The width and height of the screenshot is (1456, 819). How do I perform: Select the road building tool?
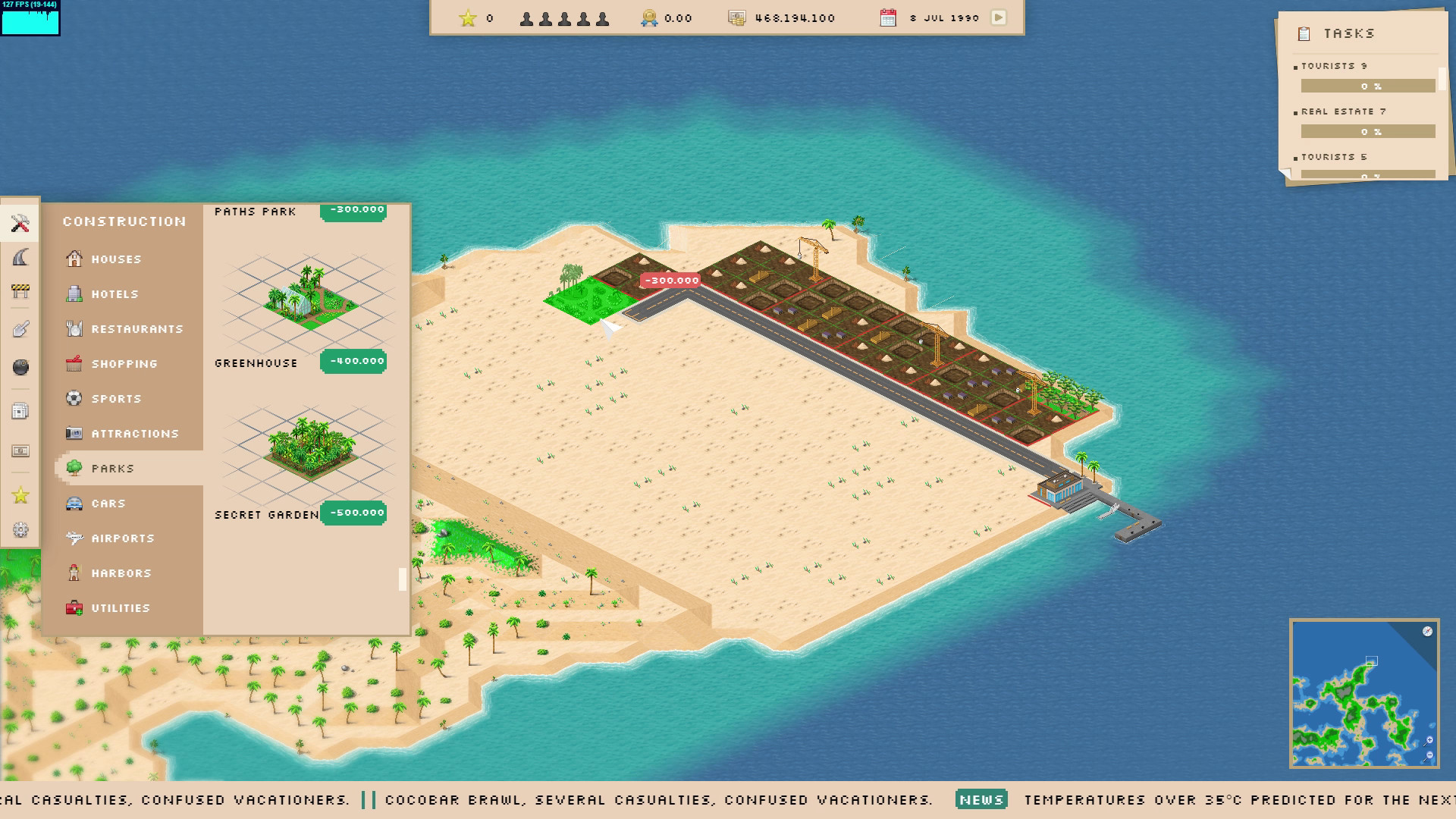tap(20, 256)
